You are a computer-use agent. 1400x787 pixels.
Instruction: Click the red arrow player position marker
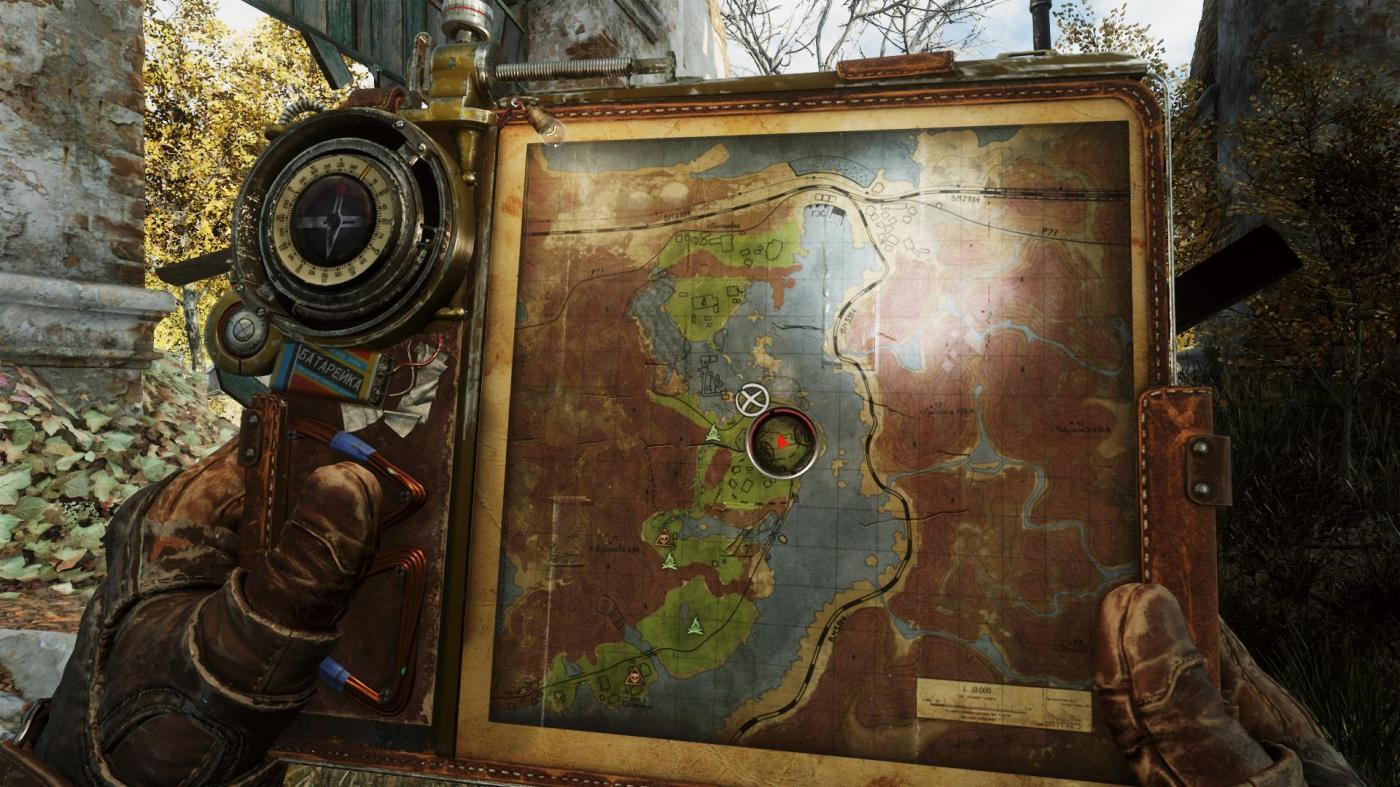(x=783, y=441)
